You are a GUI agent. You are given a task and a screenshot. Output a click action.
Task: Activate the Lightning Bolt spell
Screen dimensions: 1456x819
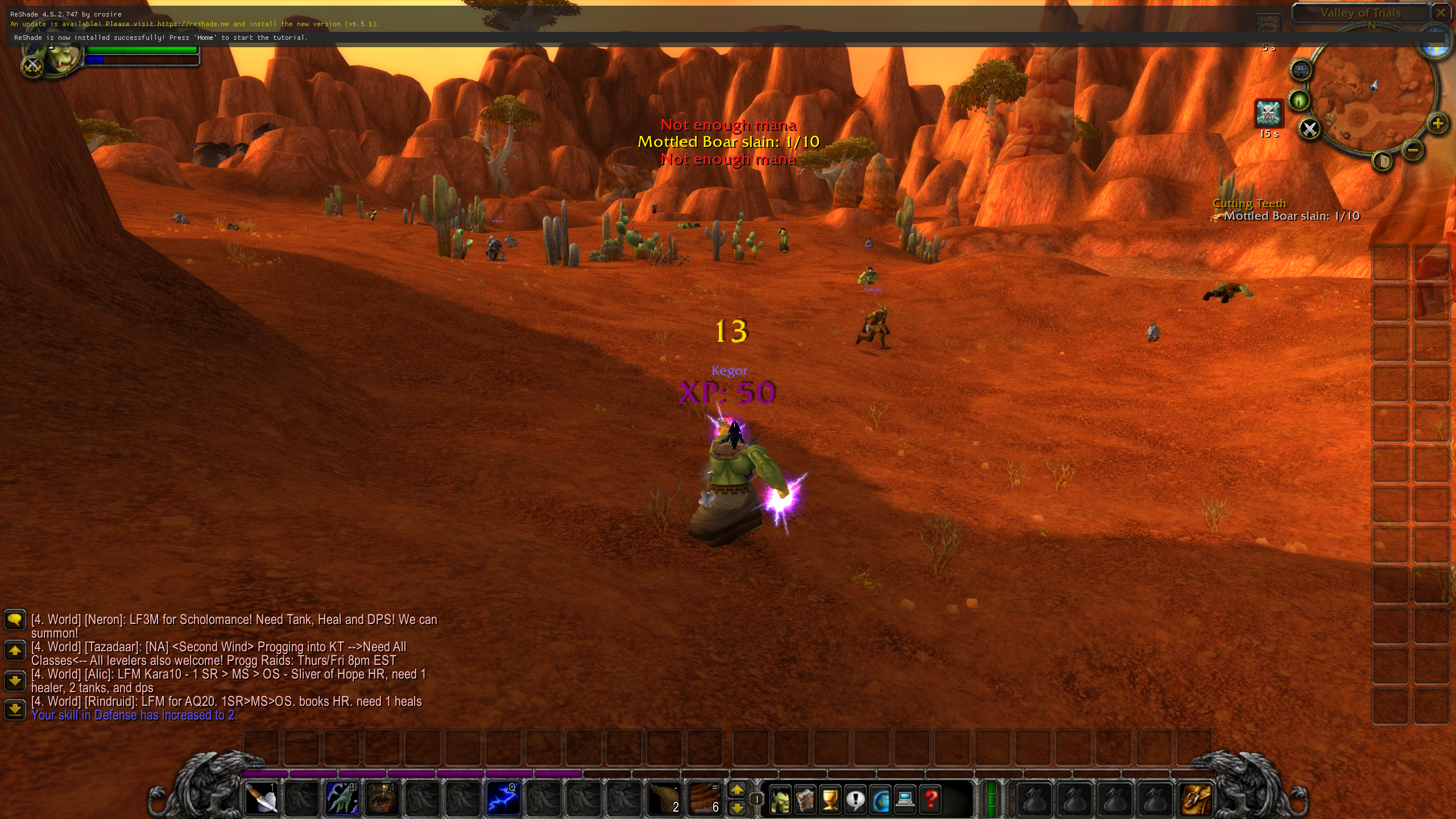[502, 799]
